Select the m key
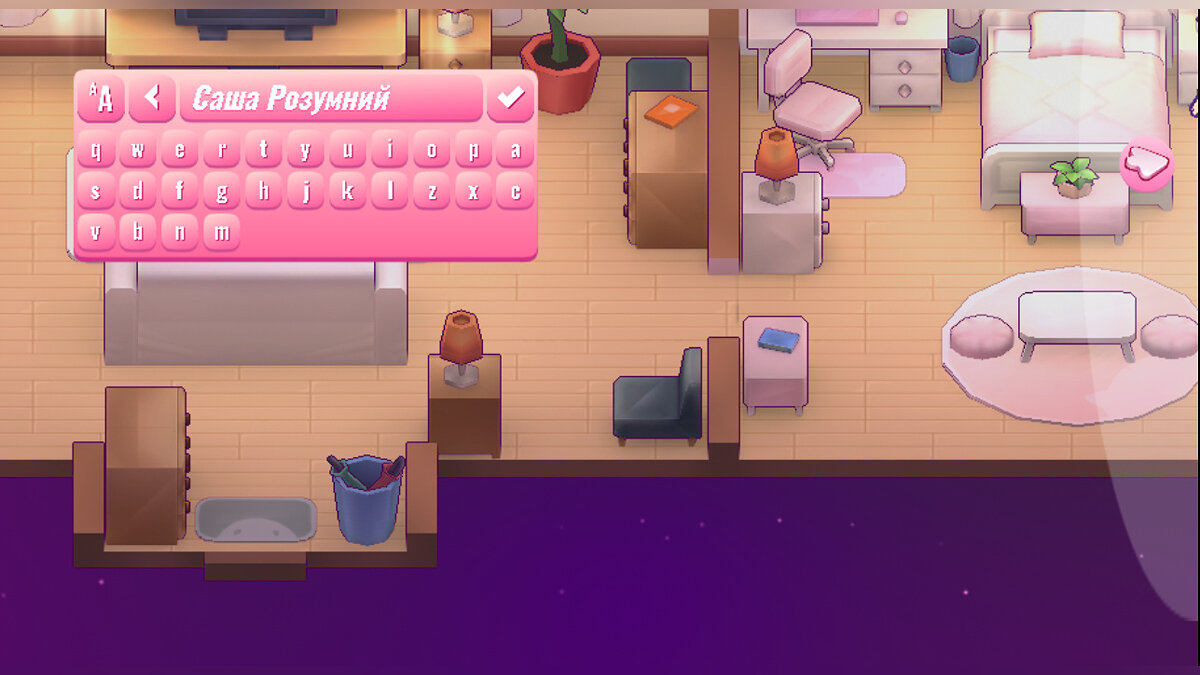The image size is (1200, 675). (x=222, y=233)
